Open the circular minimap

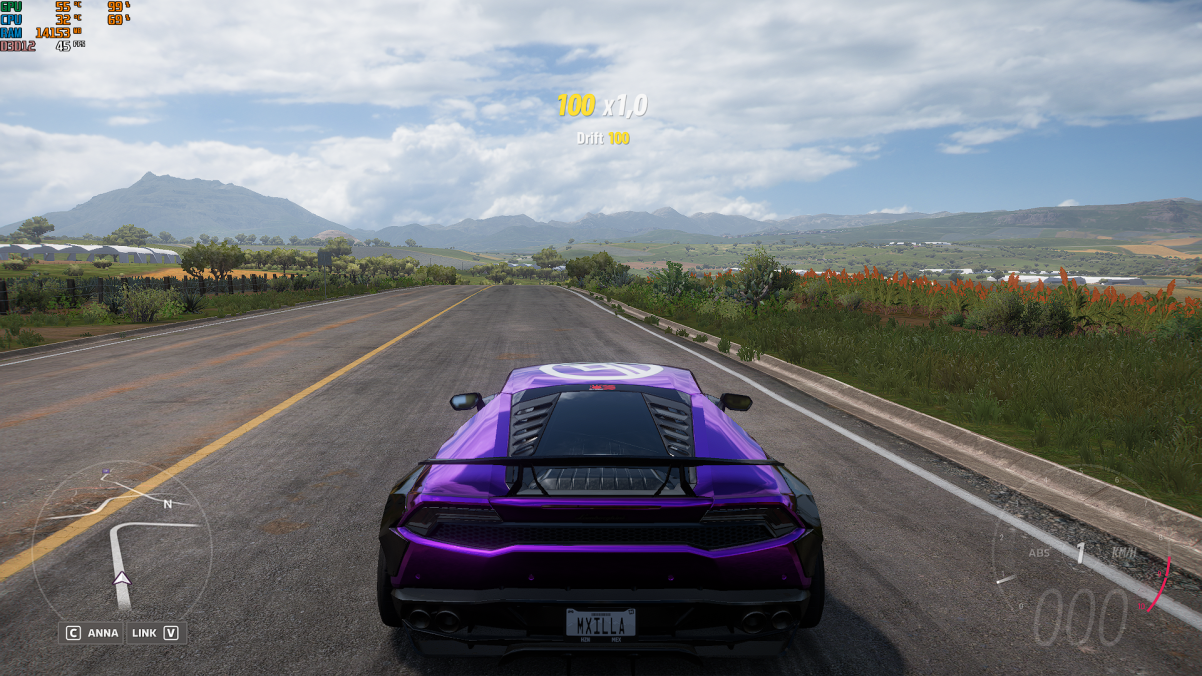pyautogui.click(x=121, y=541)
